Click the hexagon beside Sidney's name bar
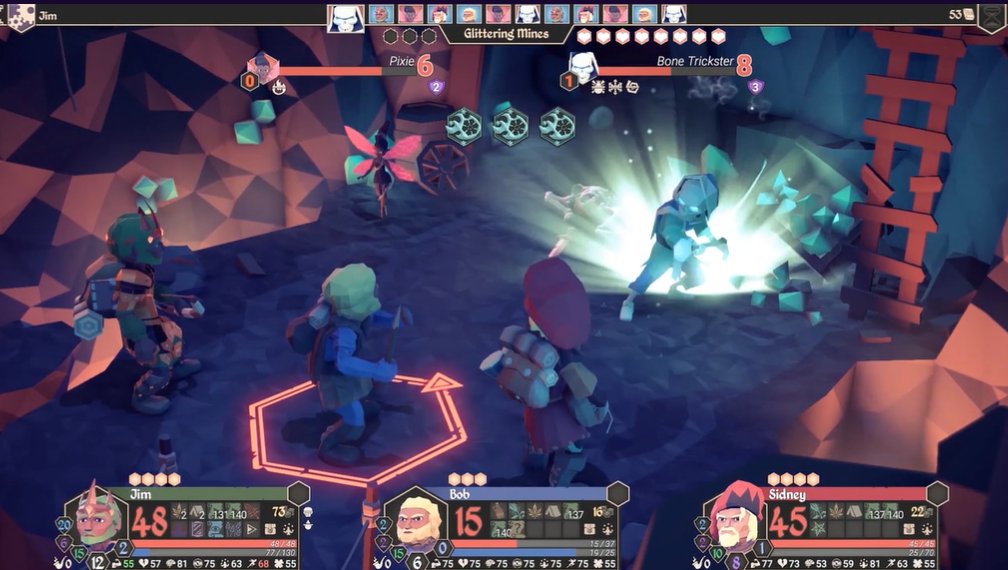Viewport: 1008px width, 570px height. (x=938, y=493)
